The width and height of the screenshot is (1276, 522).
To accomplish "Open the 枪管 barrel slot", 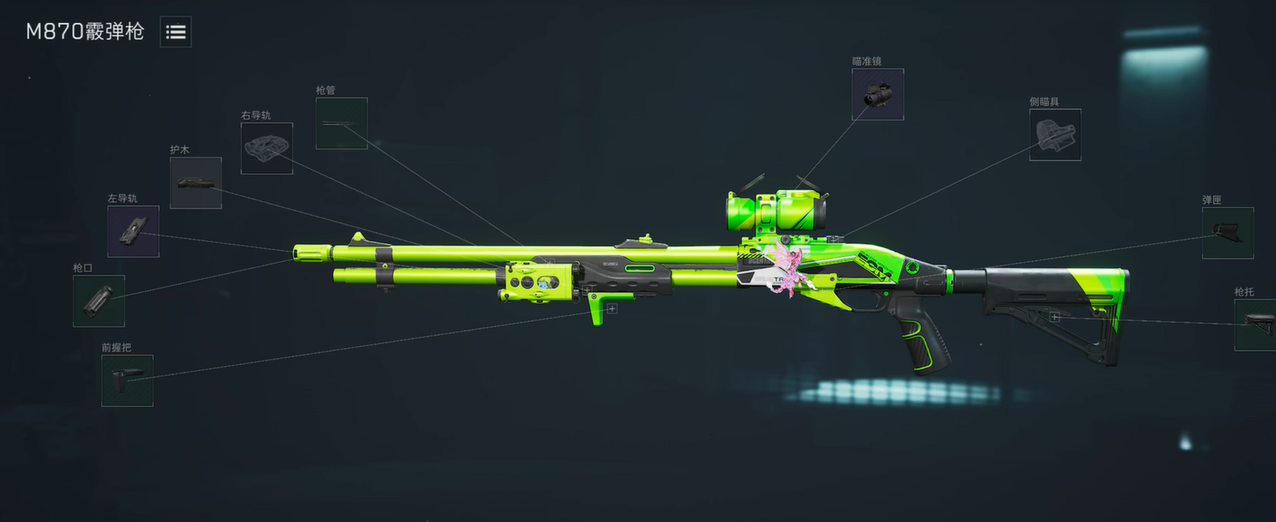I will (x=341, y=123).
